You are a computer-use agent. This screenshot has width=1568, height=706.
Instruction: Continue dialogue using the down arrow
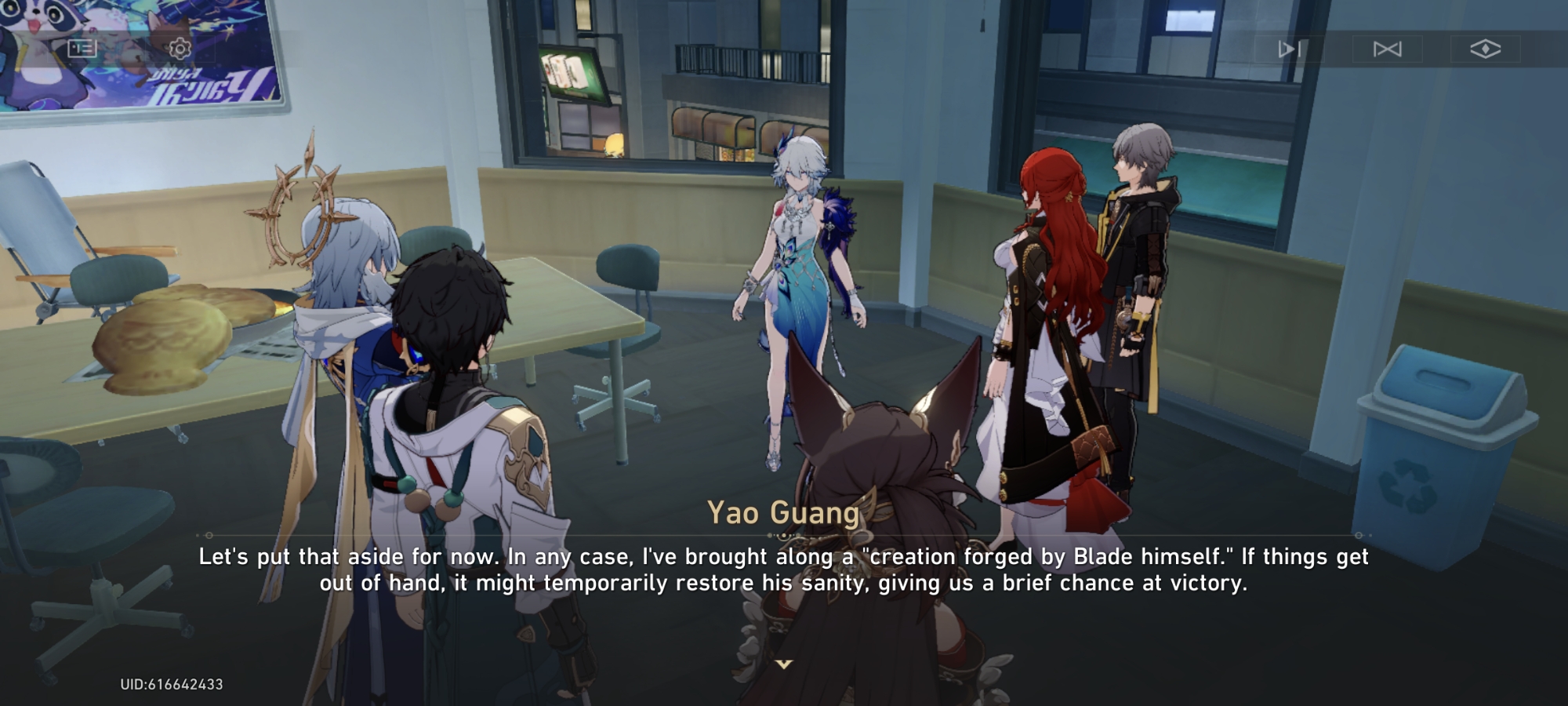[x=783, y=664]
